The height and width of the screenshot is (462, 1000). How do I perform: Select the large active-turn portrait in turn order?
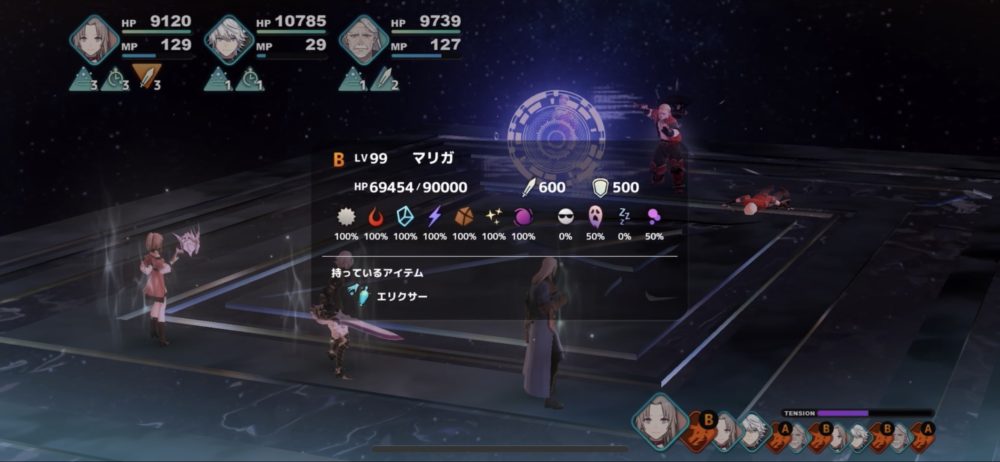[659, 421]
